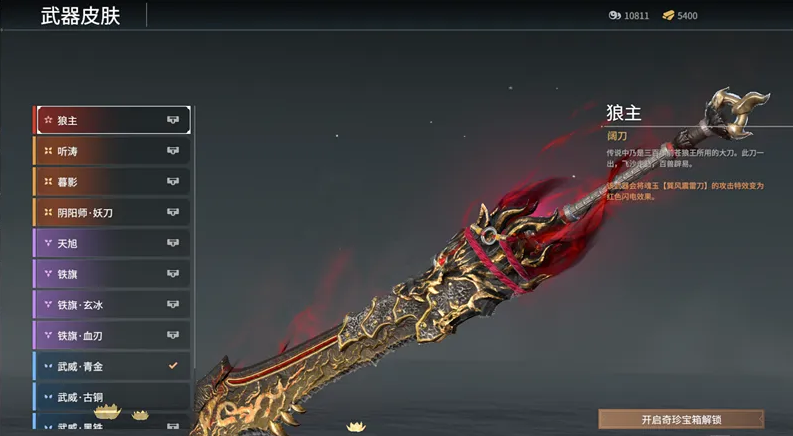
Task: Choose the 铁旗 skin row
Action: [x=112, y=274]
